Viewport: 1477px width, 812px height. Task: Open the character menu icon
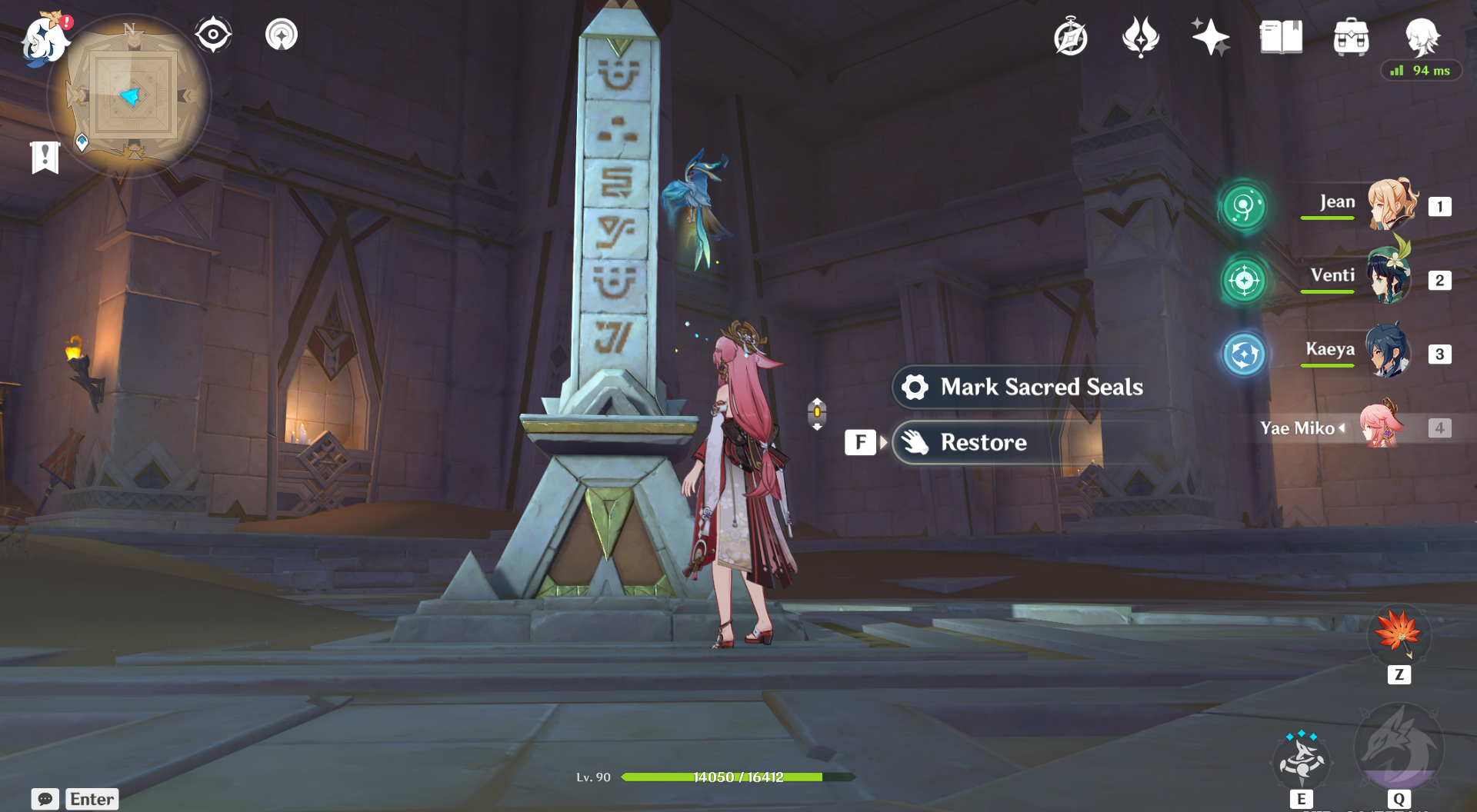[1422, 35]
